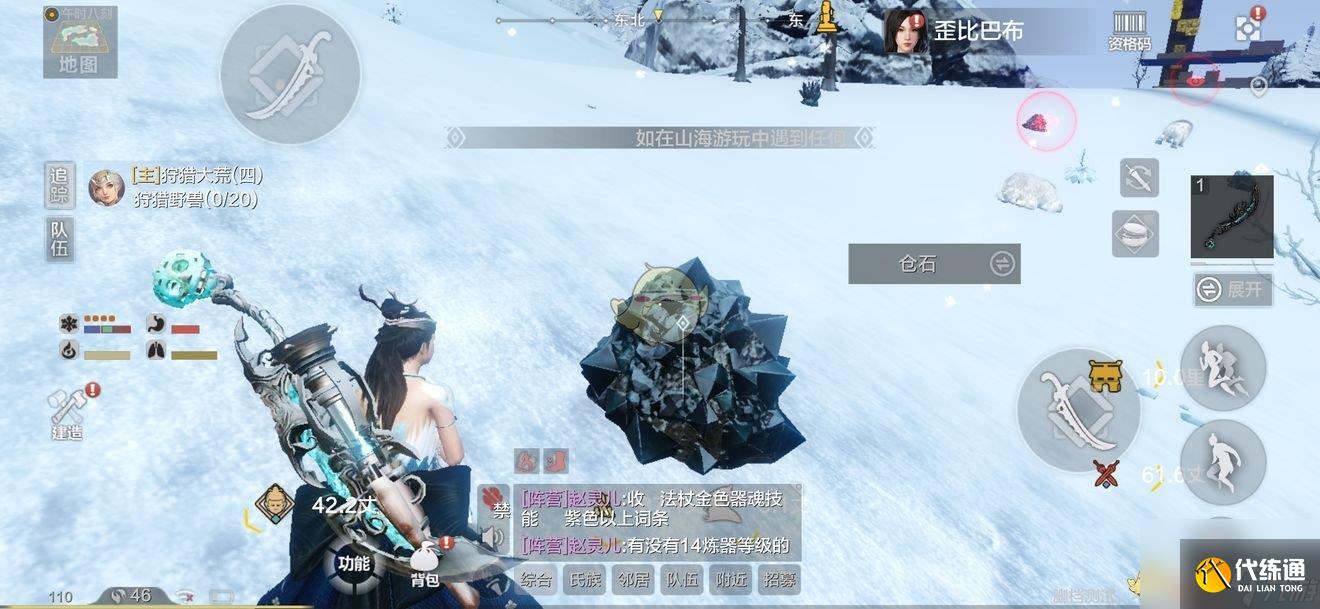The image size is (1320, 609).
Task: Switch to the 队伍 team tab
Action: tap(60, 239)
